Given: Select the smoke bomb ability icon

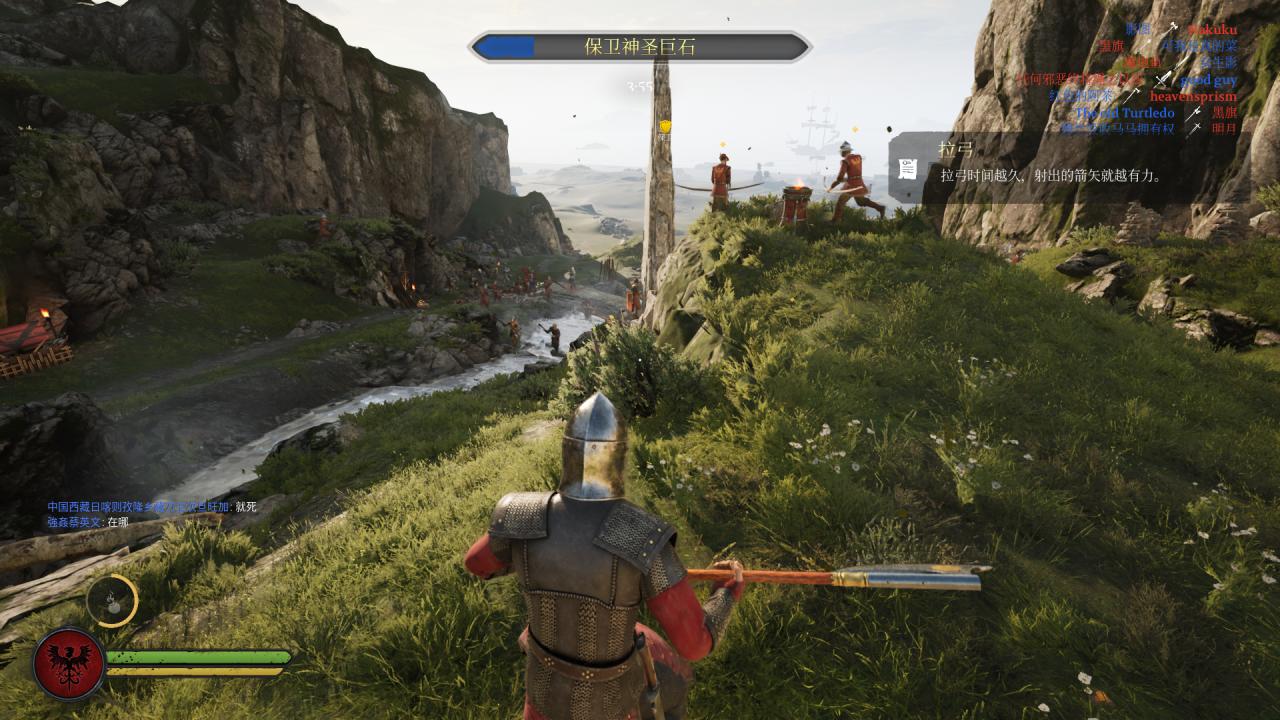Looking at the screenshot, I should click(x=111, y=601).
